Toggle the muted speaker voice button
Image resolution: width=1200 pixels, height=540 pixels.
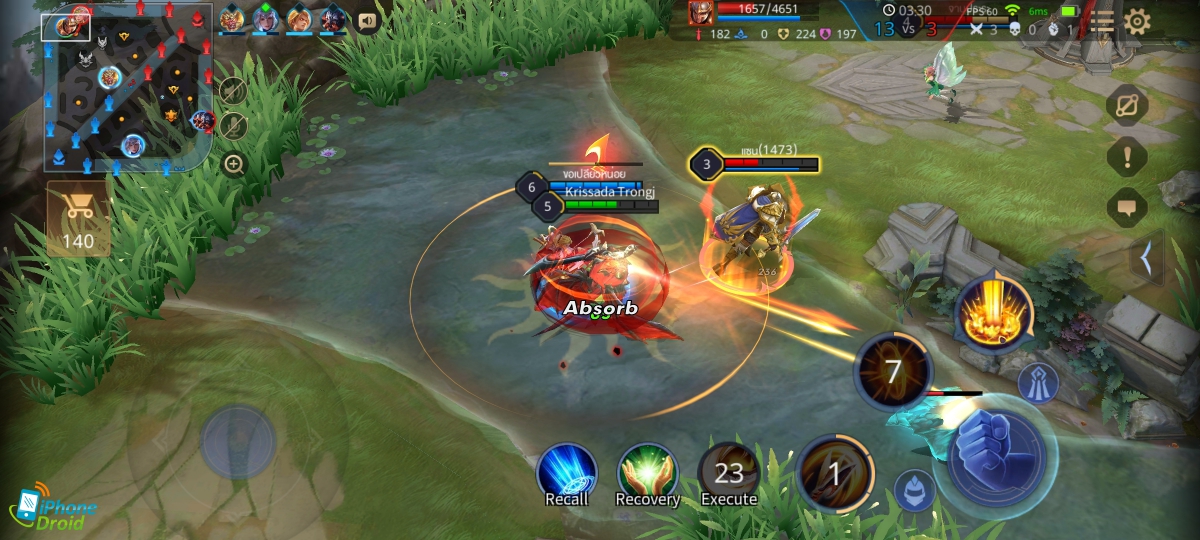tap(233, 91)
